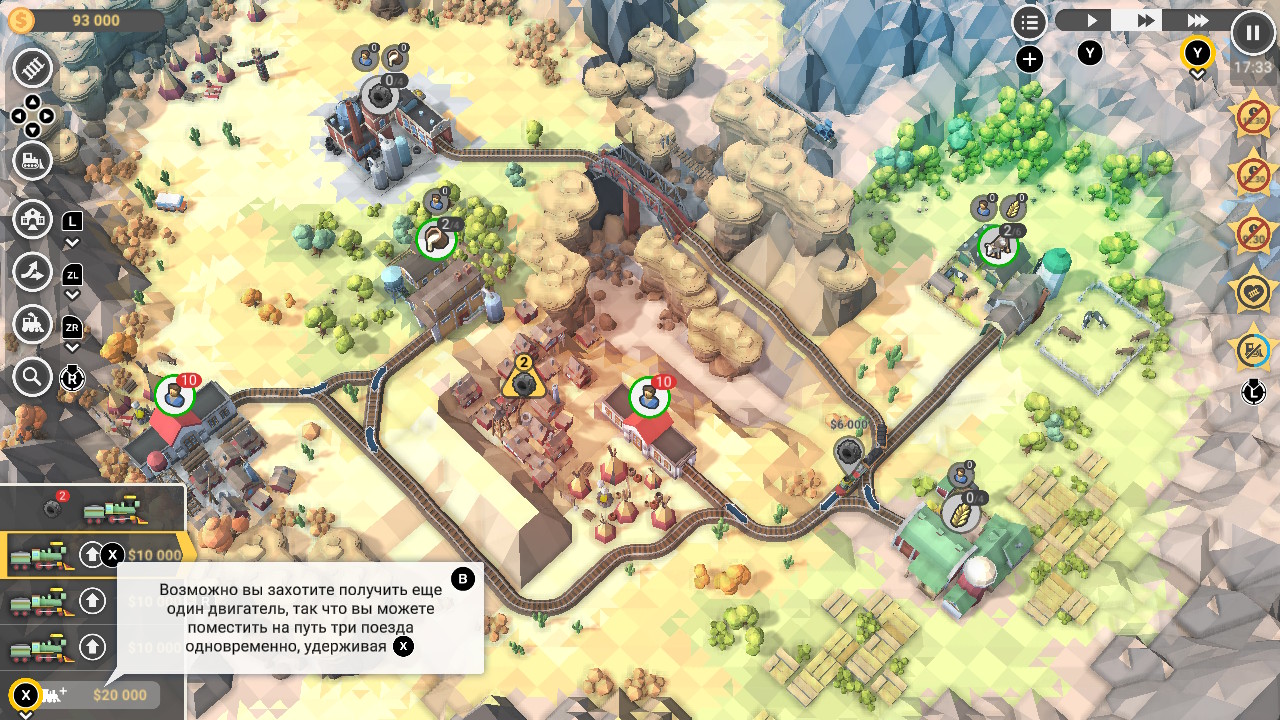Open the objectives list menu icon

point(1029,22)
